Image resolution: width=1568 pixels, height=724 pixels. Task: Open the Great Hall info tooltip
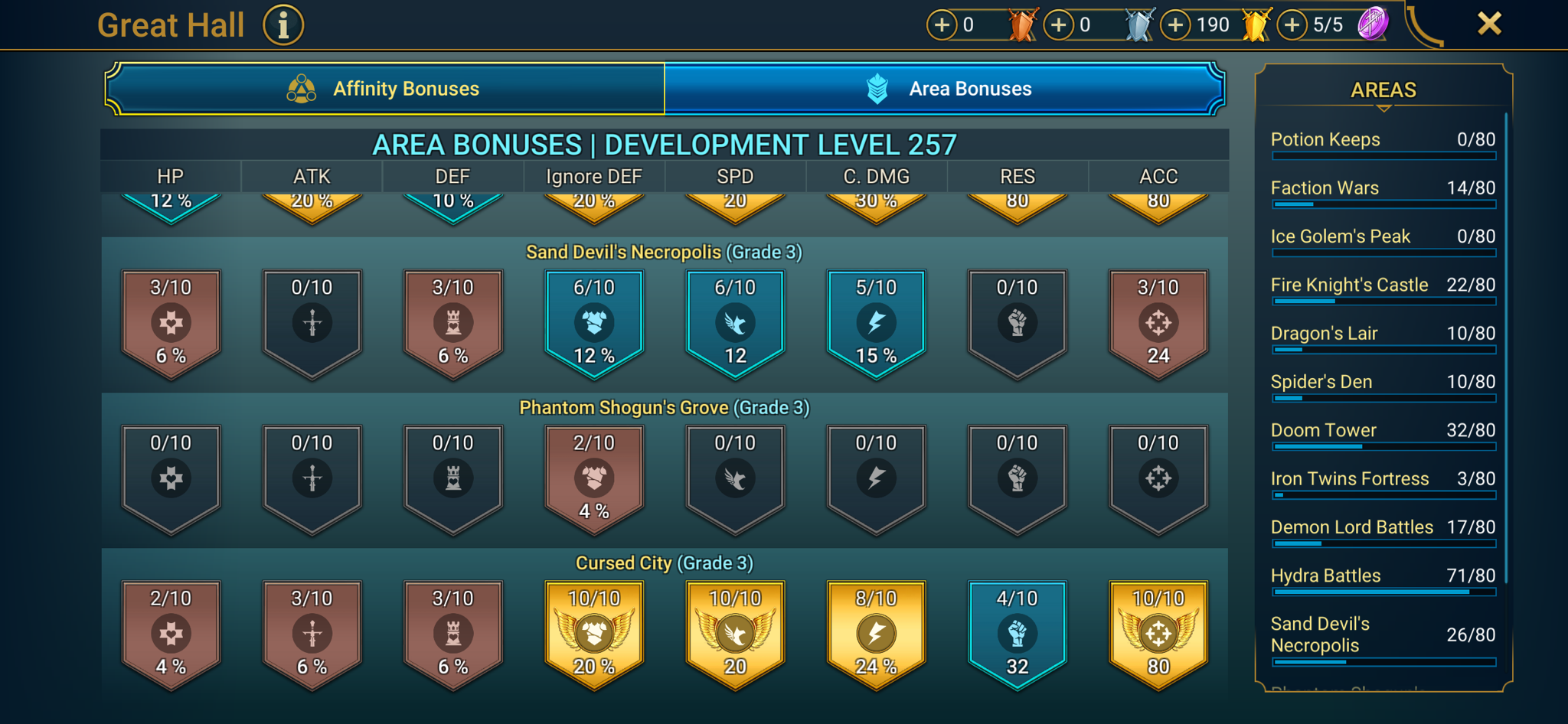pos(283,24)
